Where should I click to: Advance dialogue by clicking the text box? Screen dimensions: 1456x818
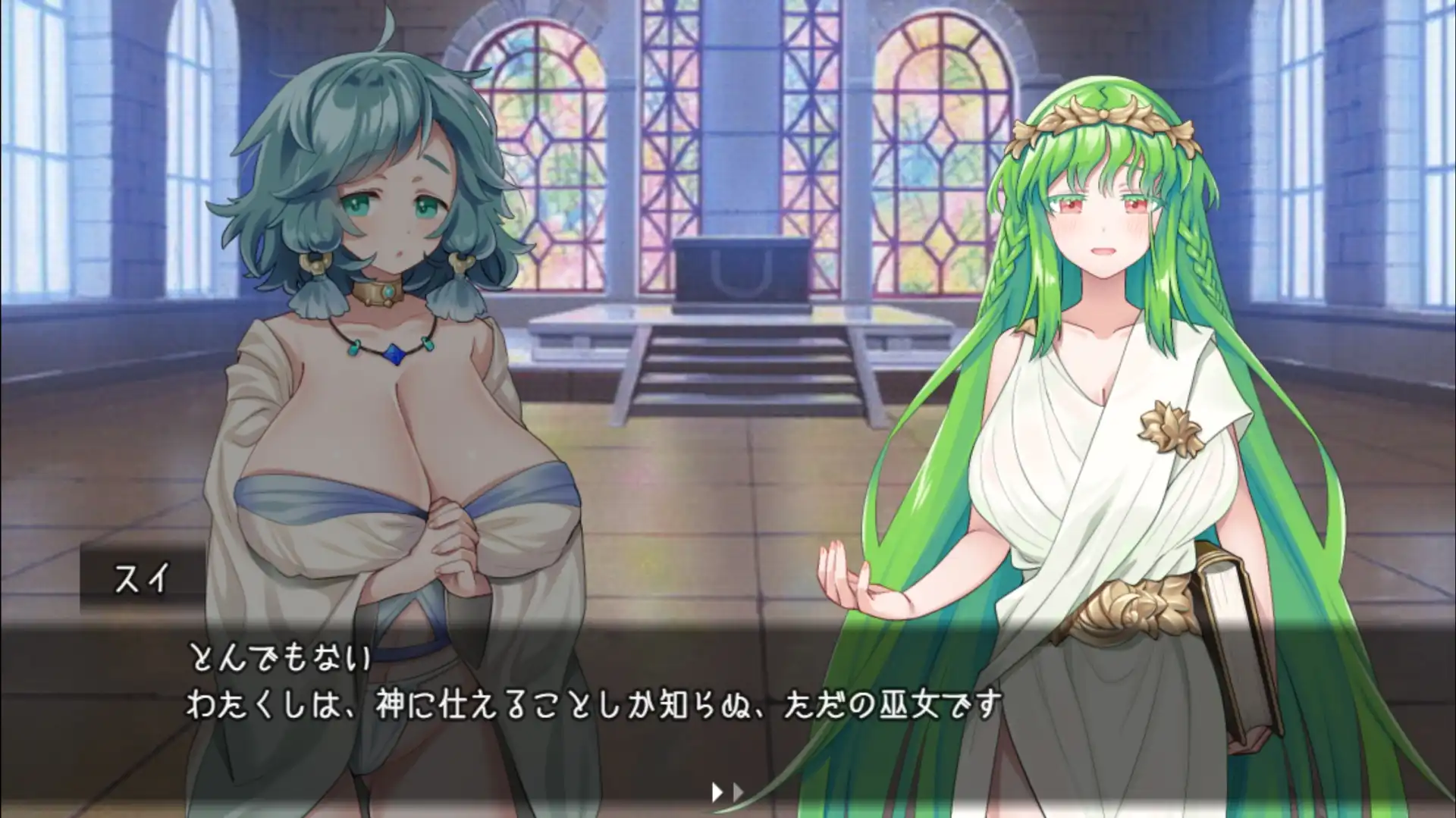click(728, 705)
